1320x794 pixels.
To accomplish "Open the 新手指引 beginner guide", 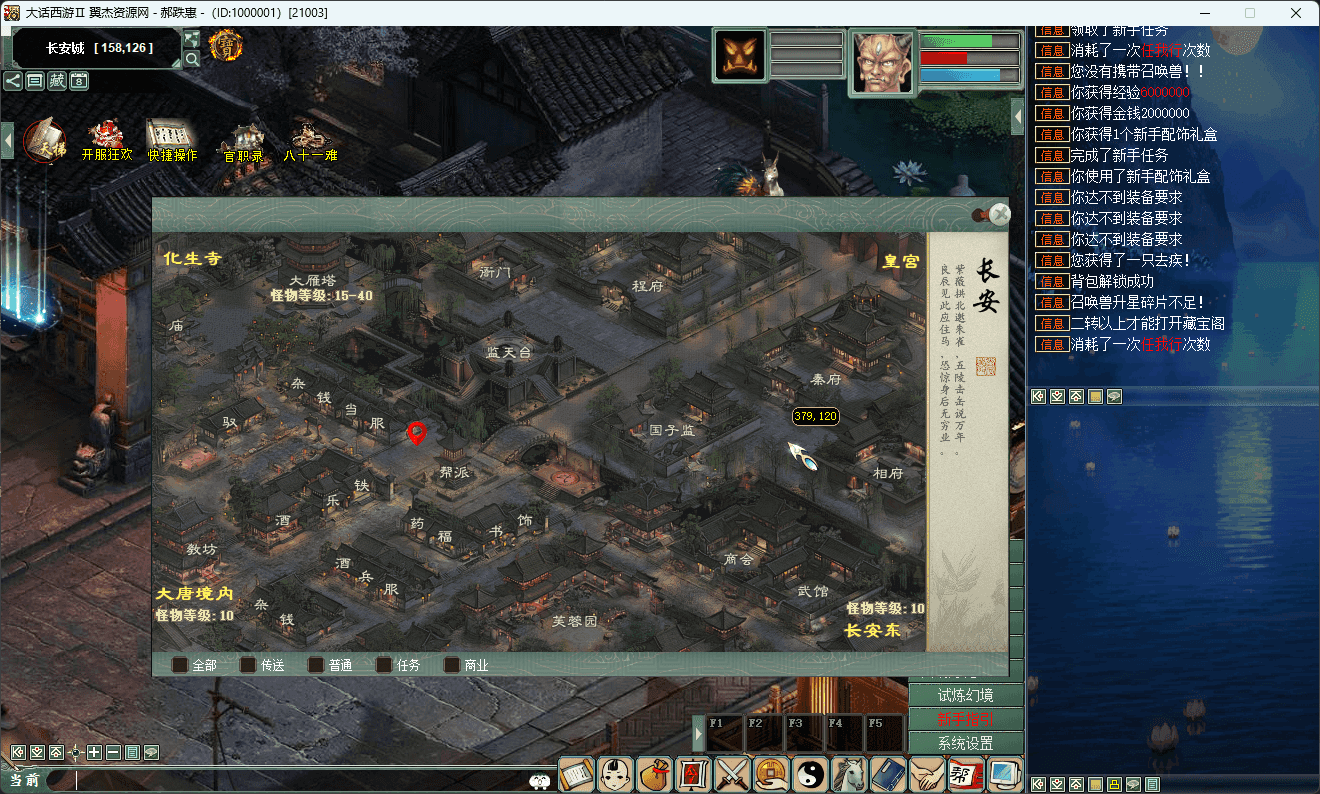I will 965,719.
